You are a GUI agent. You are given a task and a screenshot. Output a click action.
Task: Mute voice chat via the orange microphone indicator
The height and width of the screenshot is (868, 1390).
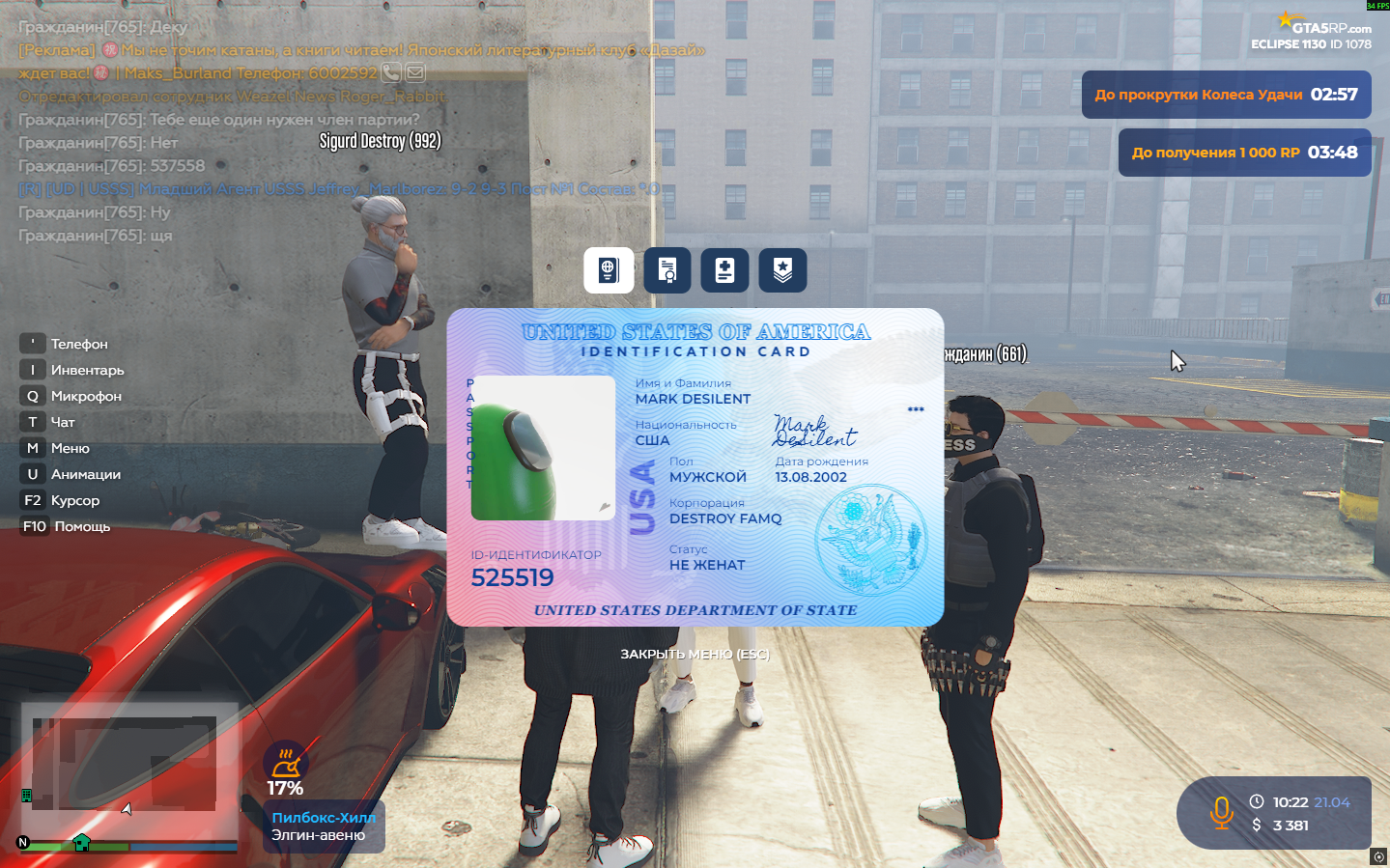pos(1222,814)
